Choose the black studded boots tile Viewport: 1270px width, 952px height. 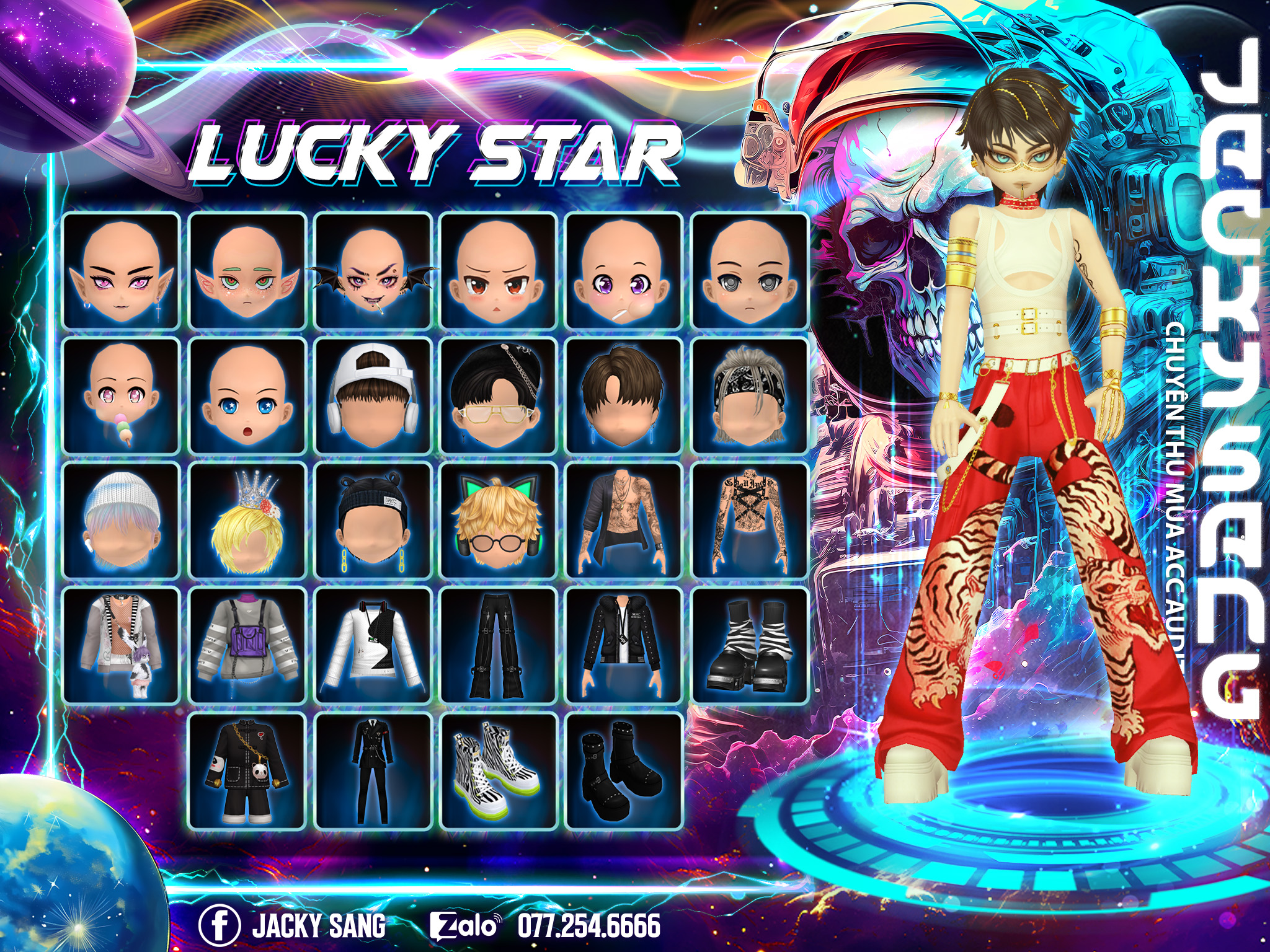pos(624,771)
